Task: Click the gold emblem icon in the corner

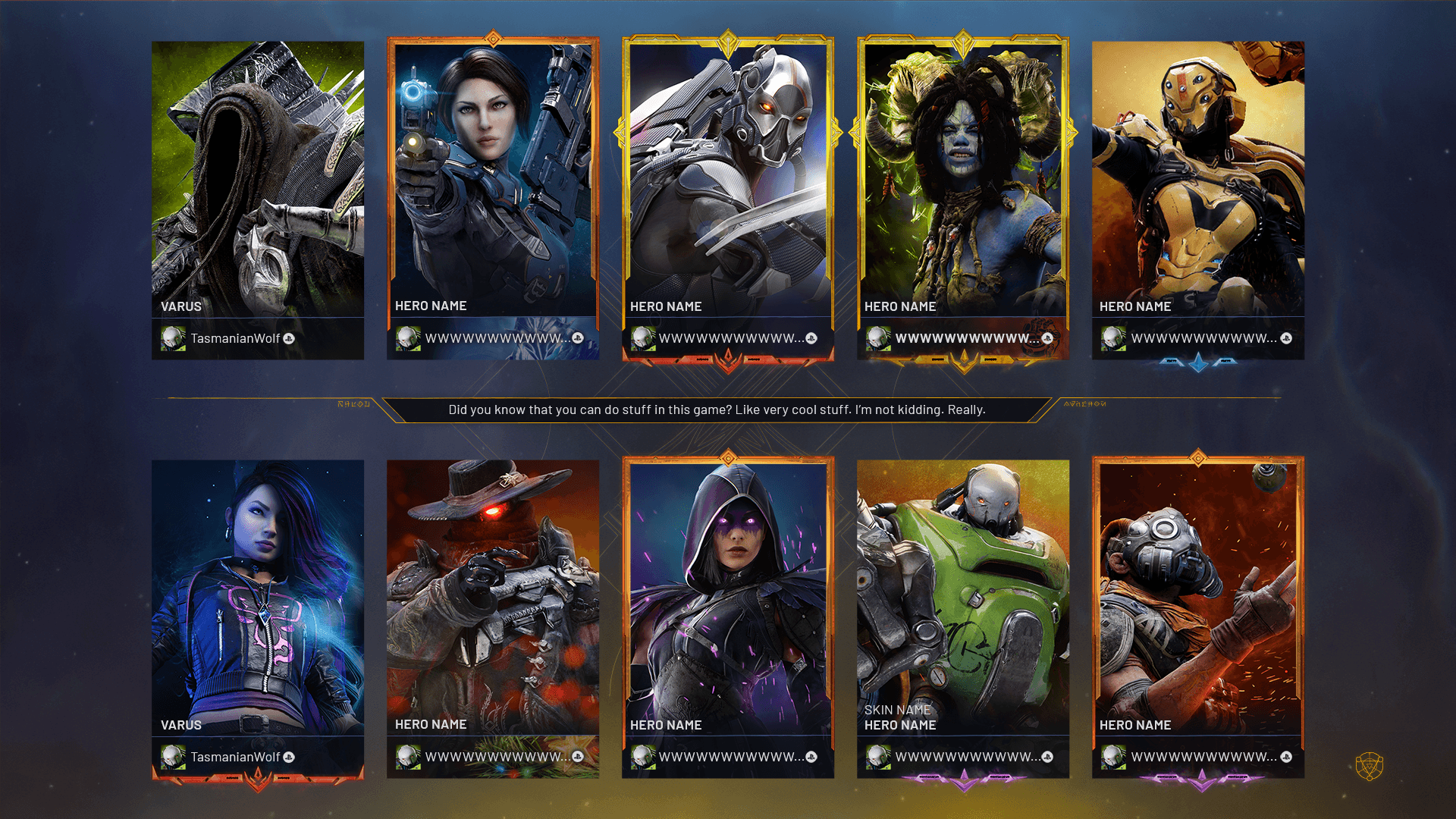Action: pos(1370,767)
